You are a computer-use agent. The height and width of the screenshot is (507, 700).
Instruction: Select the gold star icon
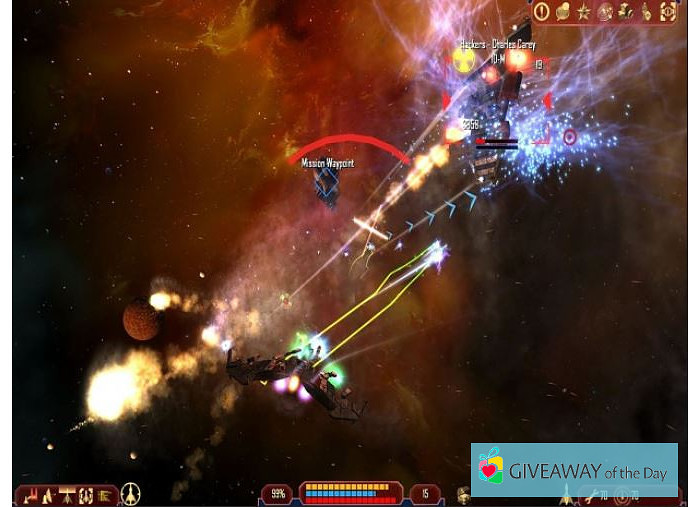(x=584, y=12)
